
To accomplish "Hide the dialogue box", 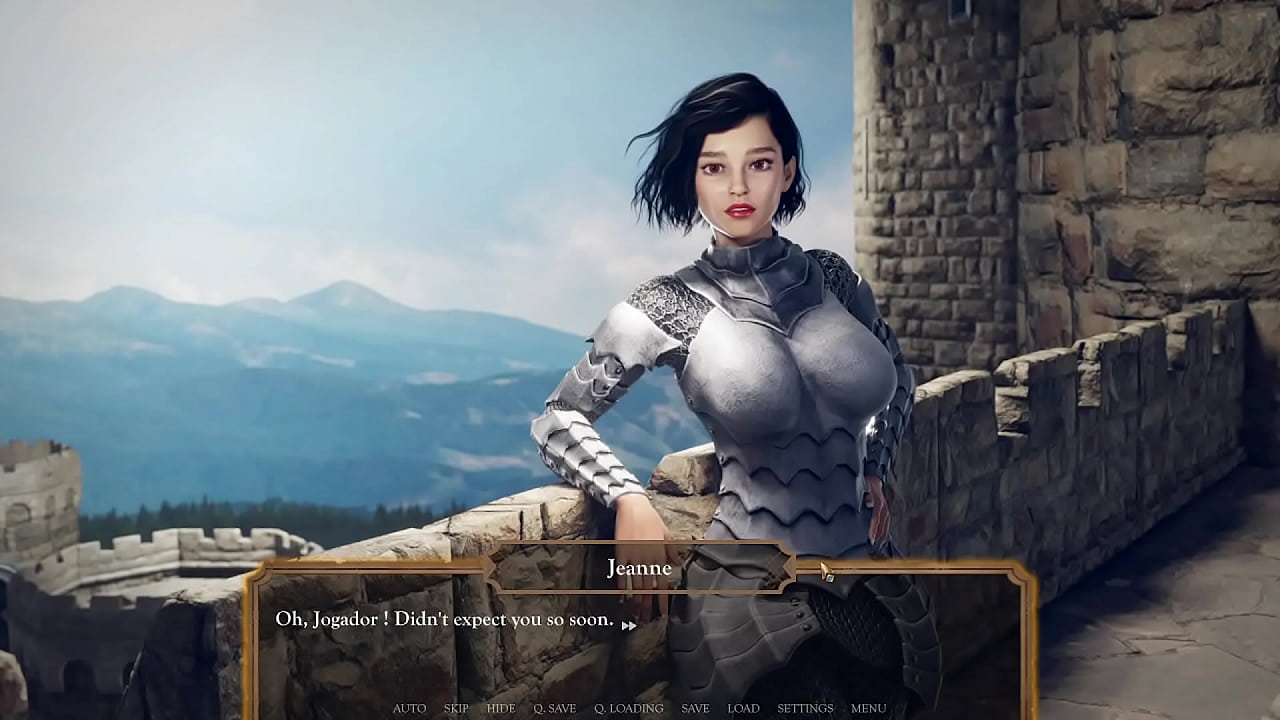I will [501, 708].
